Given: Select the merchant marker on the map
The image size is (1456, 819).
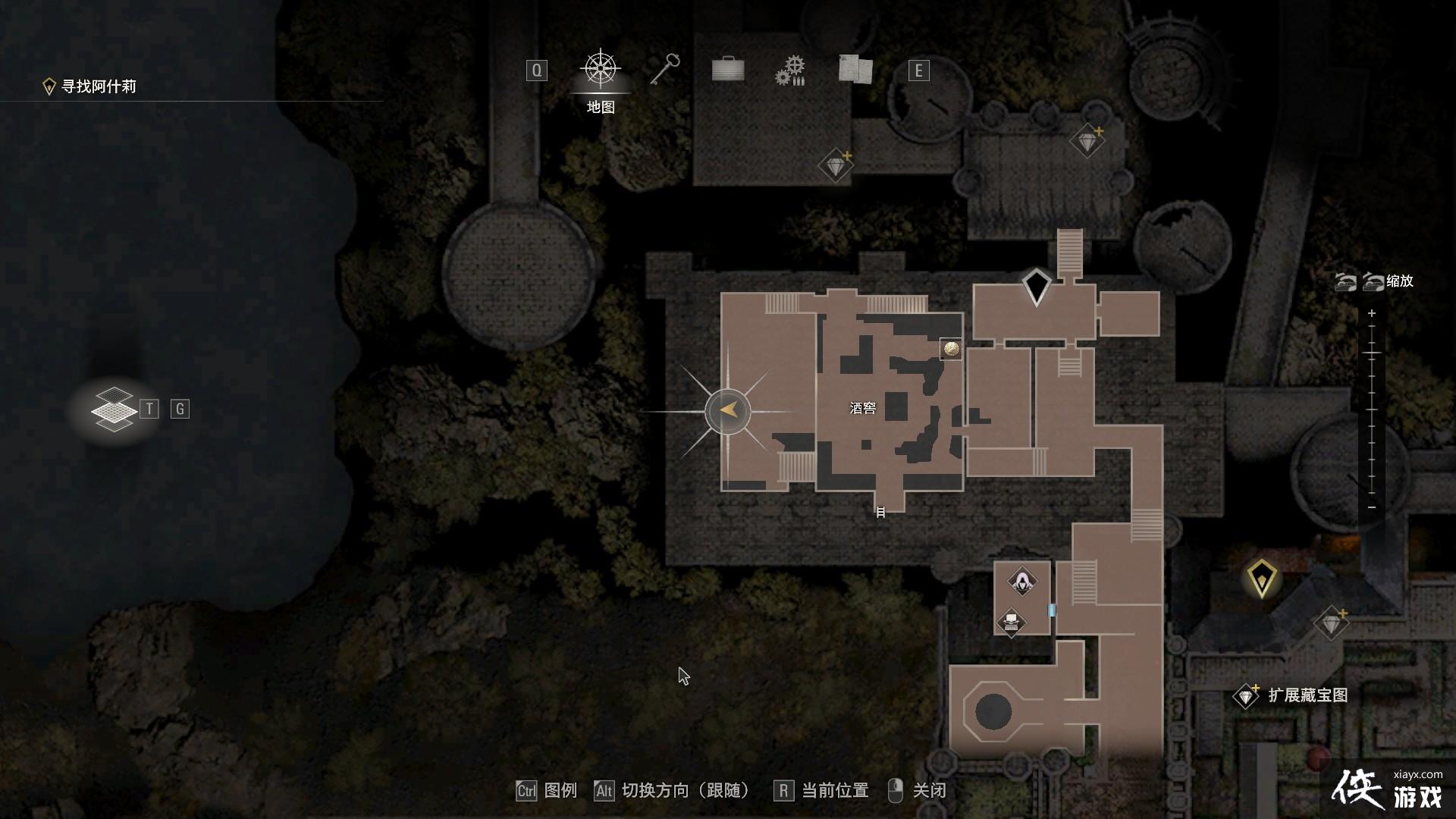Looking at the screenshot, I should point(1022,582).
